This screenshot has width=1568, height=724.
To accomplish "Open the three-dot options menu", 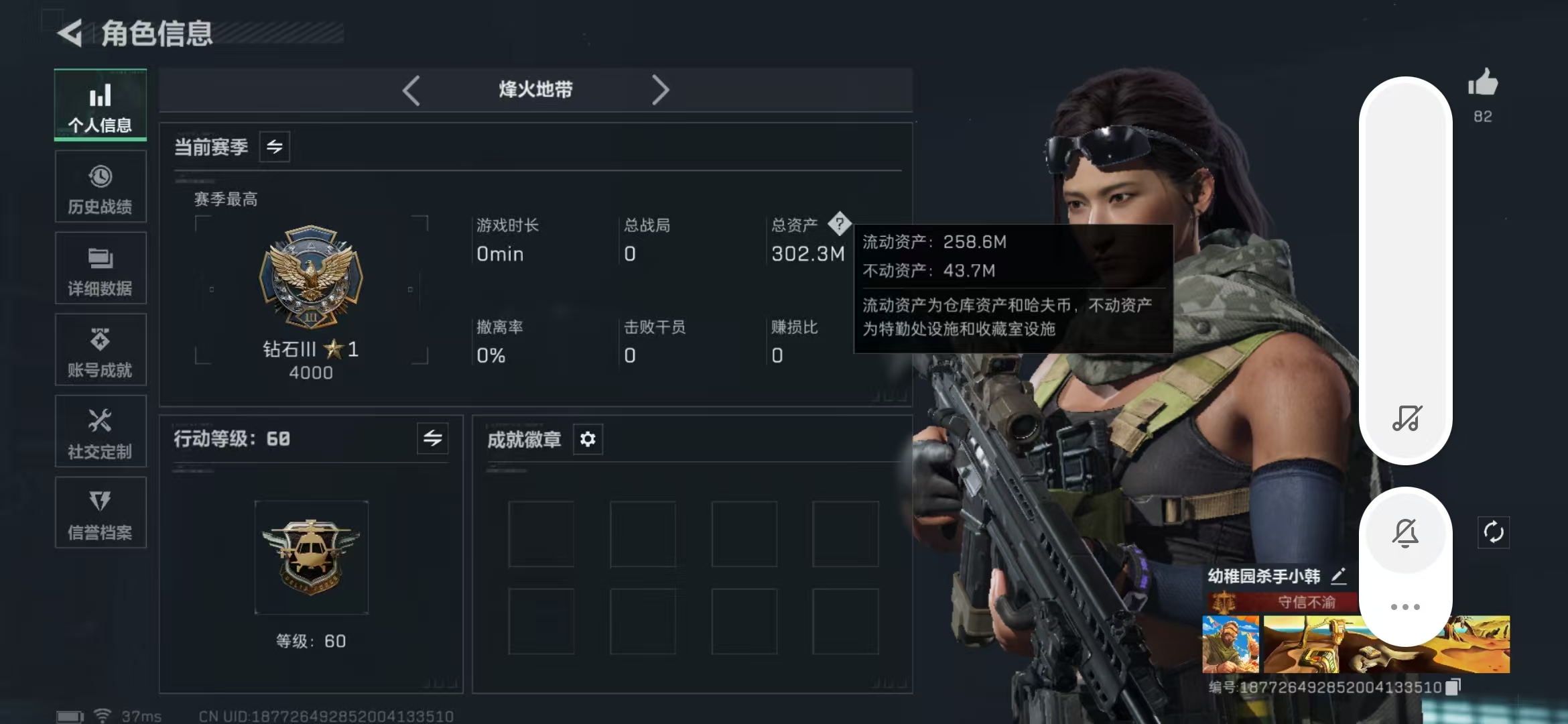I will pos(1405,605).
